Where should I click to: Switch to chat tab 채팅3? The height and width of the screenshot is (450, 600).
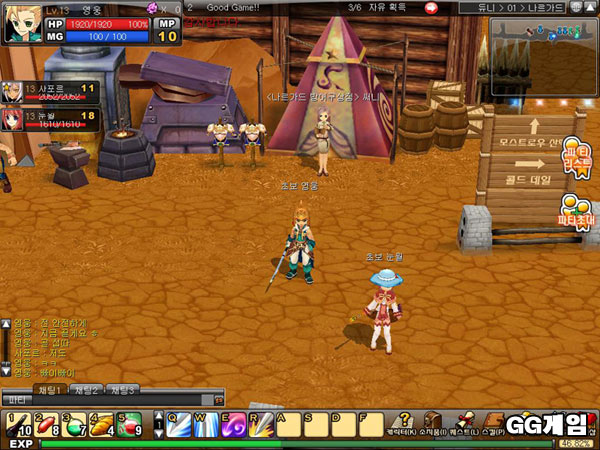124,389
